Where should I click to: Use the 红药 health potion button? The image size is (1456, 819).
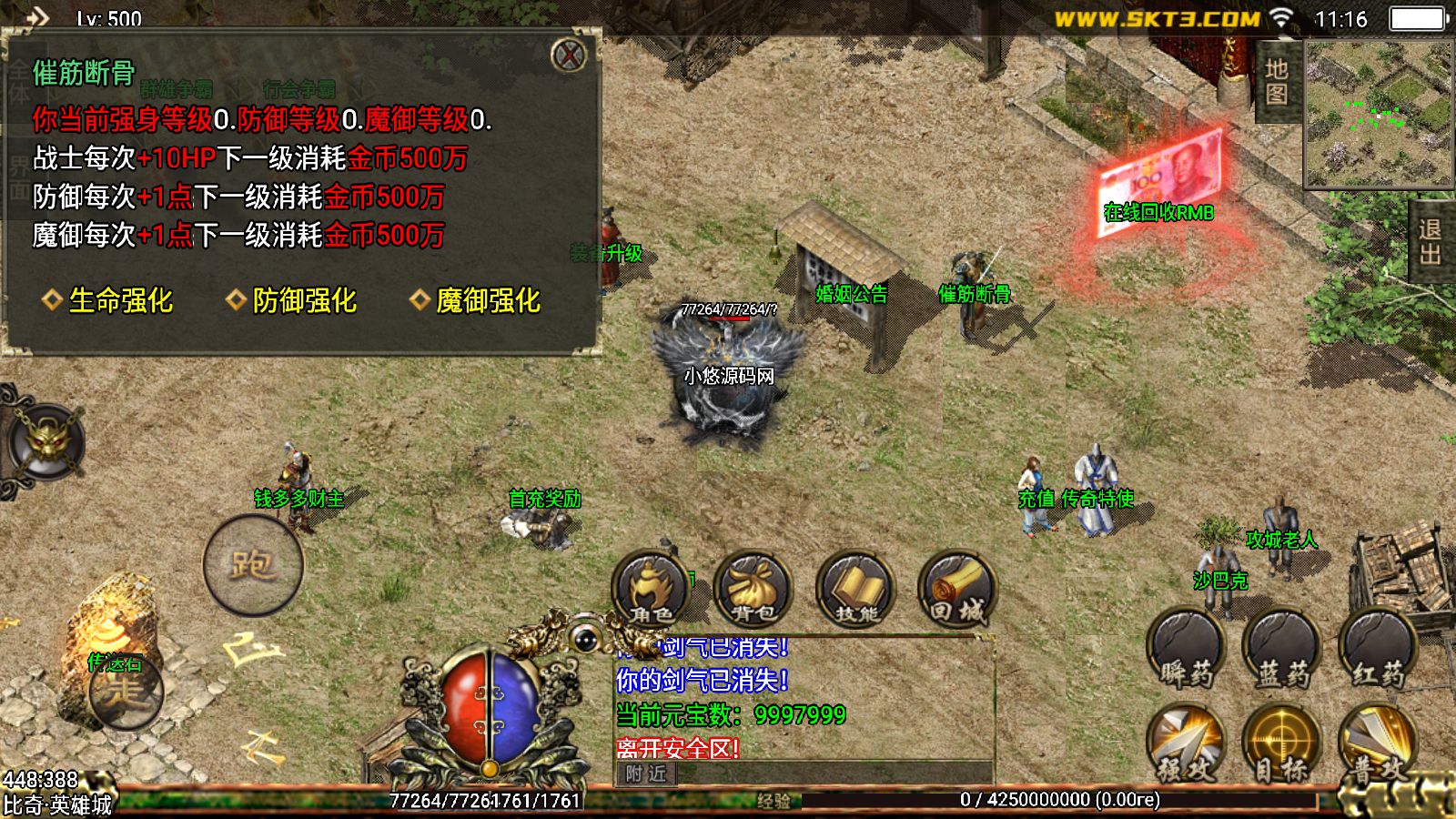coord(1377,649)
